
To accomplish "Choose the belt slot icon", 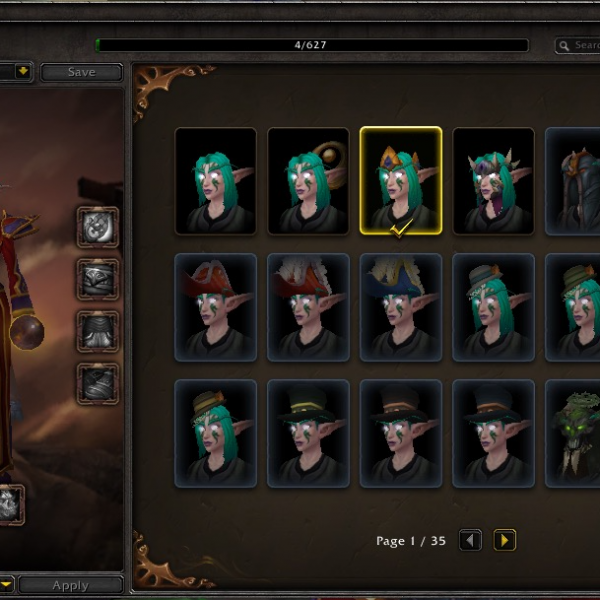I will [x=98, y=279].
